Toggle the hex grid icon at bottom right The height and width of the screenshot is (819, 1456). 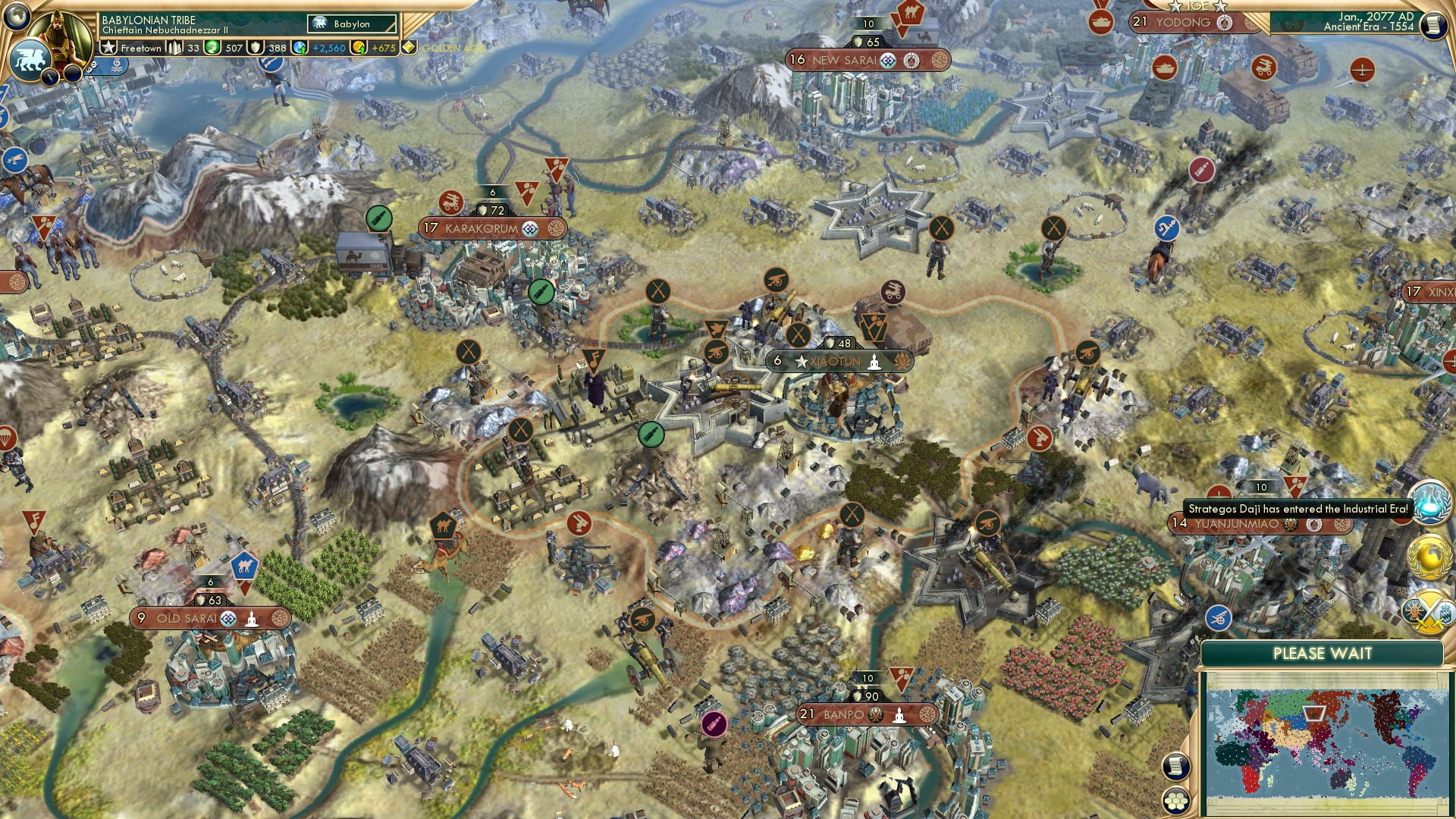(1176, 800)
